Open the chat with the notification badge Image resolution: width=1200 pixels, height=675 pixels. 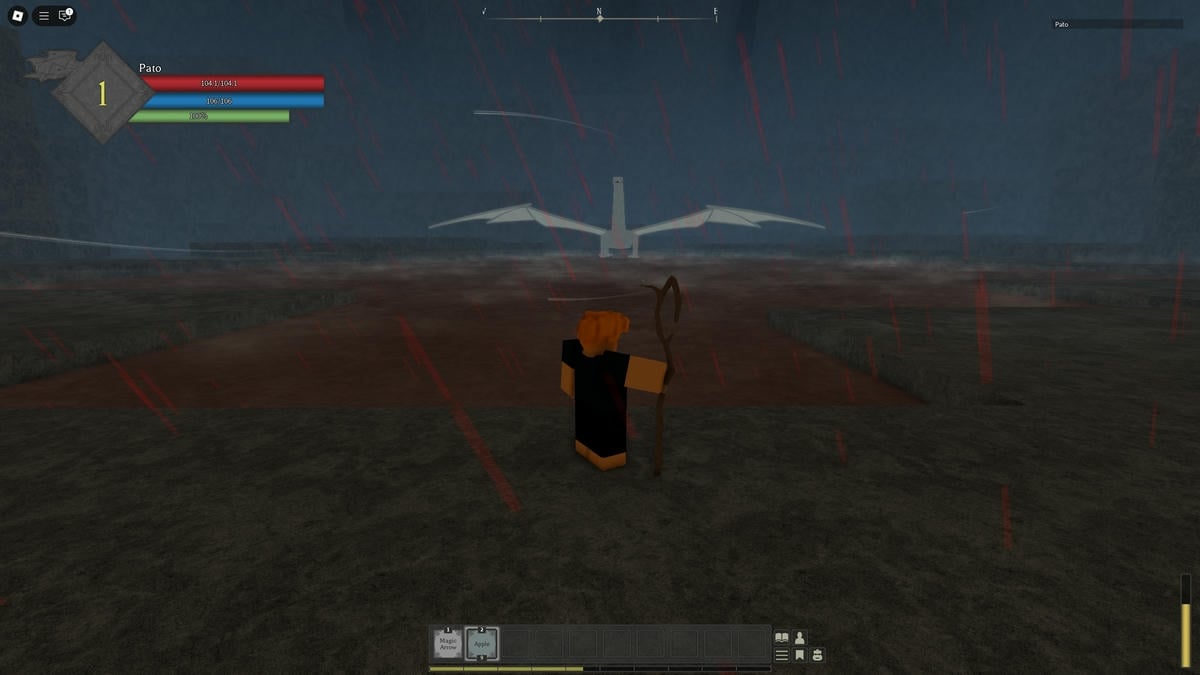pyautogui.click(x=65, y=16)
